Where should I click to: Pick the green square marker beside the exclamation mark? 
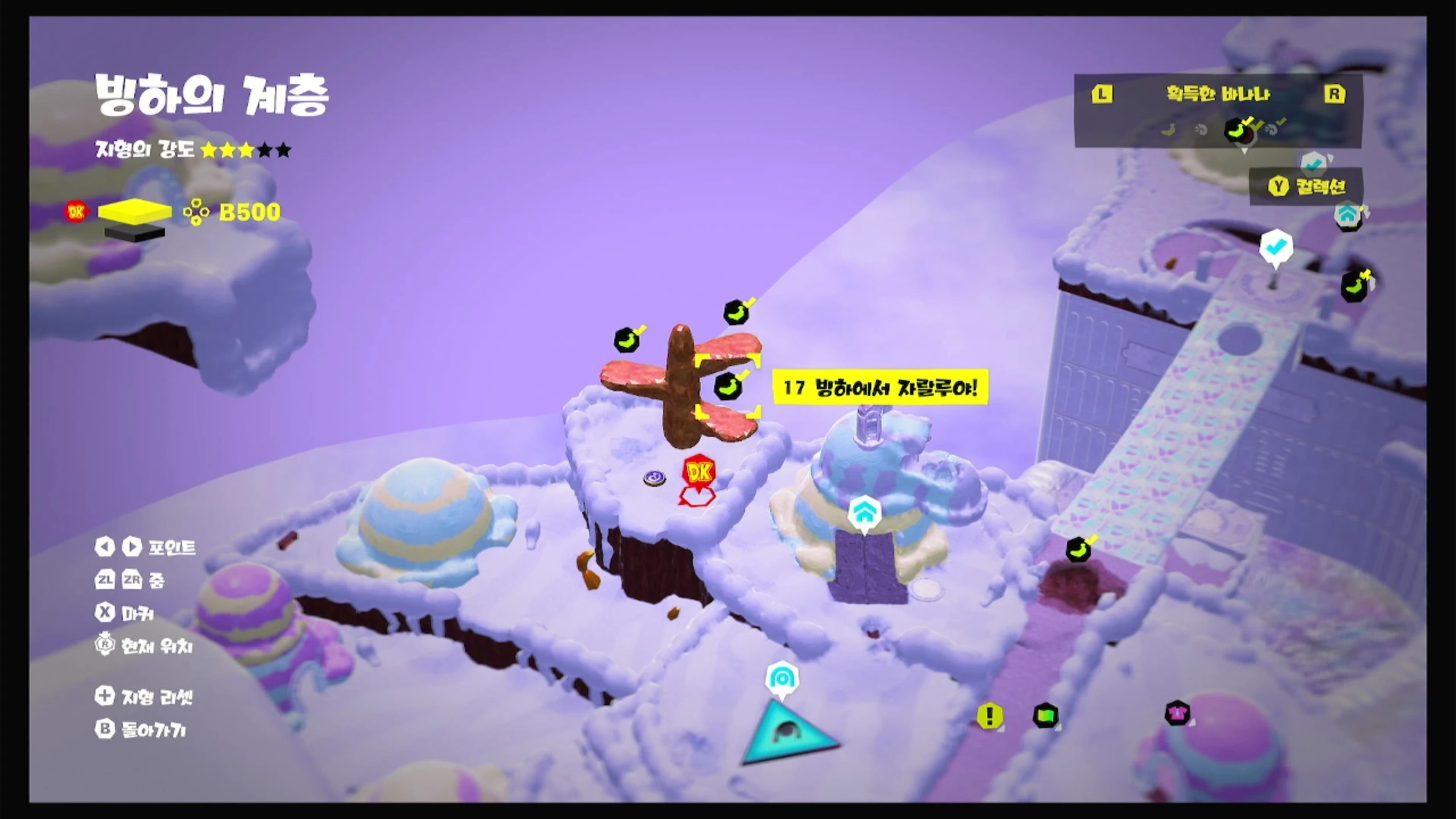coord(1045,715)
